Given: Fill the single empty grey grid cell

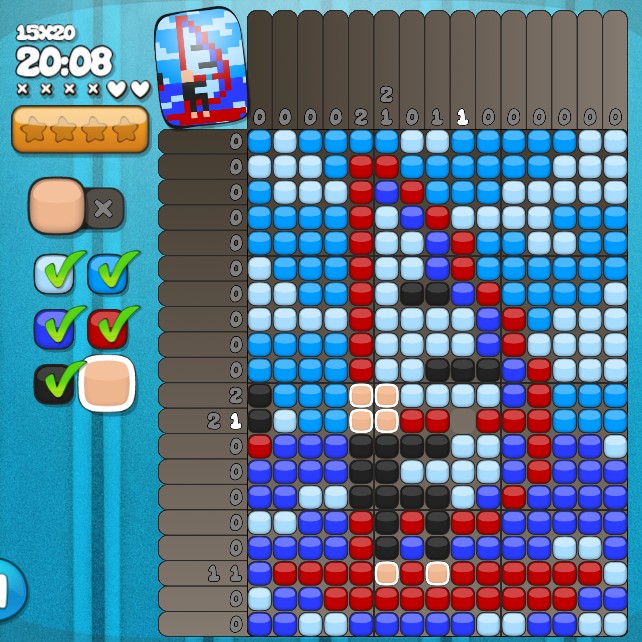Looking at the screenshot, I should tap(462, 421).
